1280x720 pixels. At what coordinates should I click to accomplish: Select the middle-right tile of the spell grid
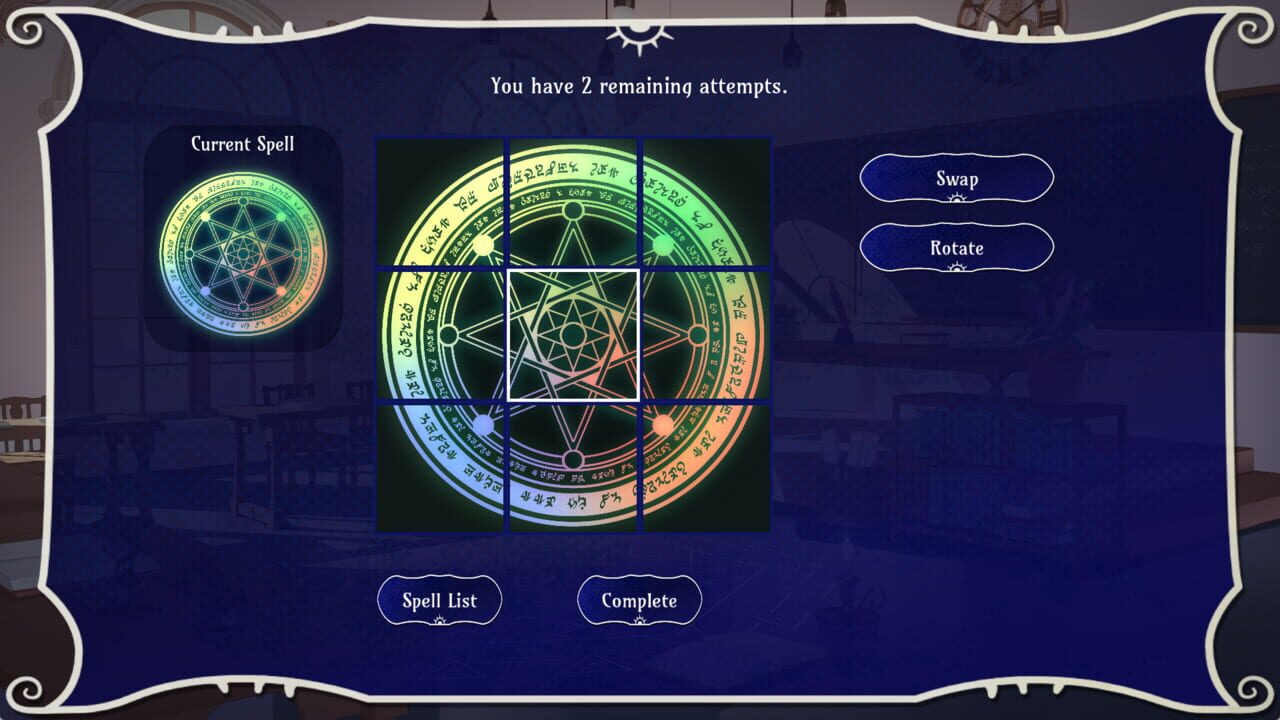click(705, 335)
